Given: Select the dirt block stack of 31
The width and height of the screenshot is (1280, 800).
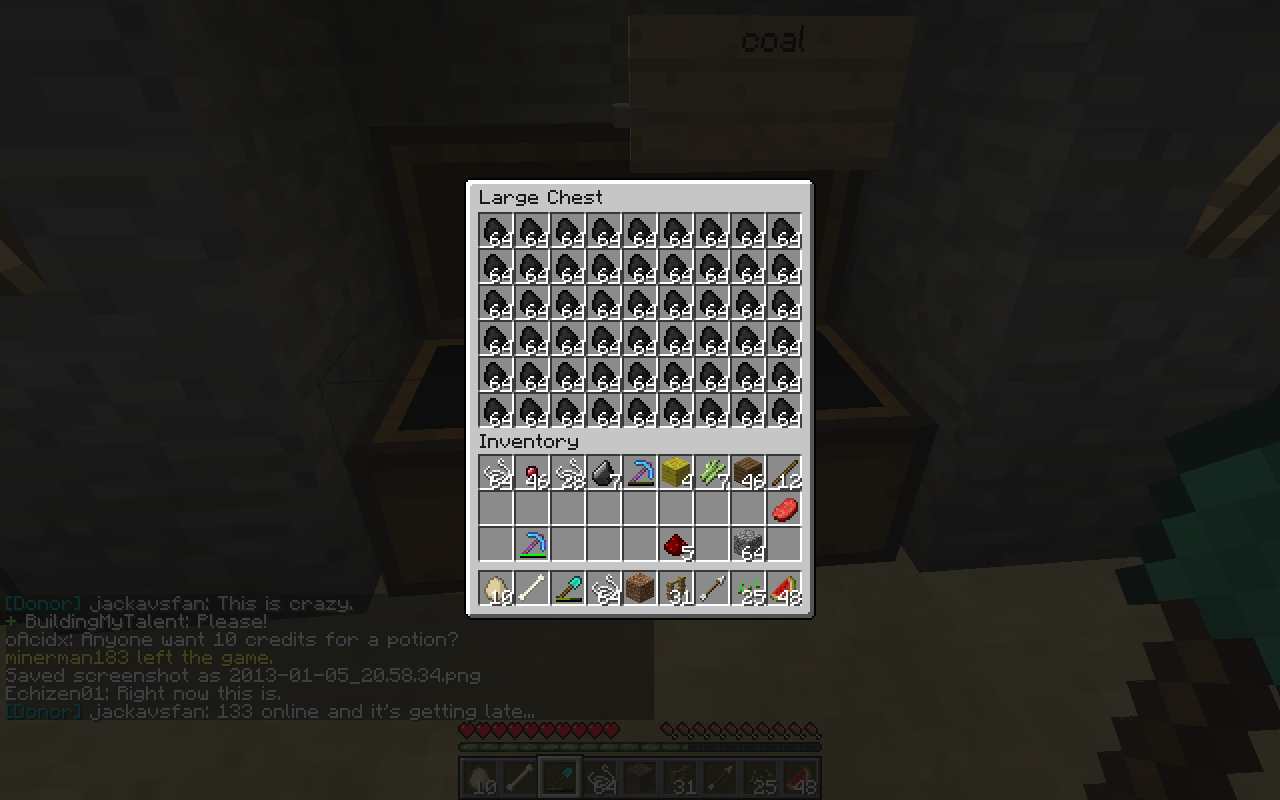Looking at the screenshot, I should pyautogui.click(x=639, y=587).
